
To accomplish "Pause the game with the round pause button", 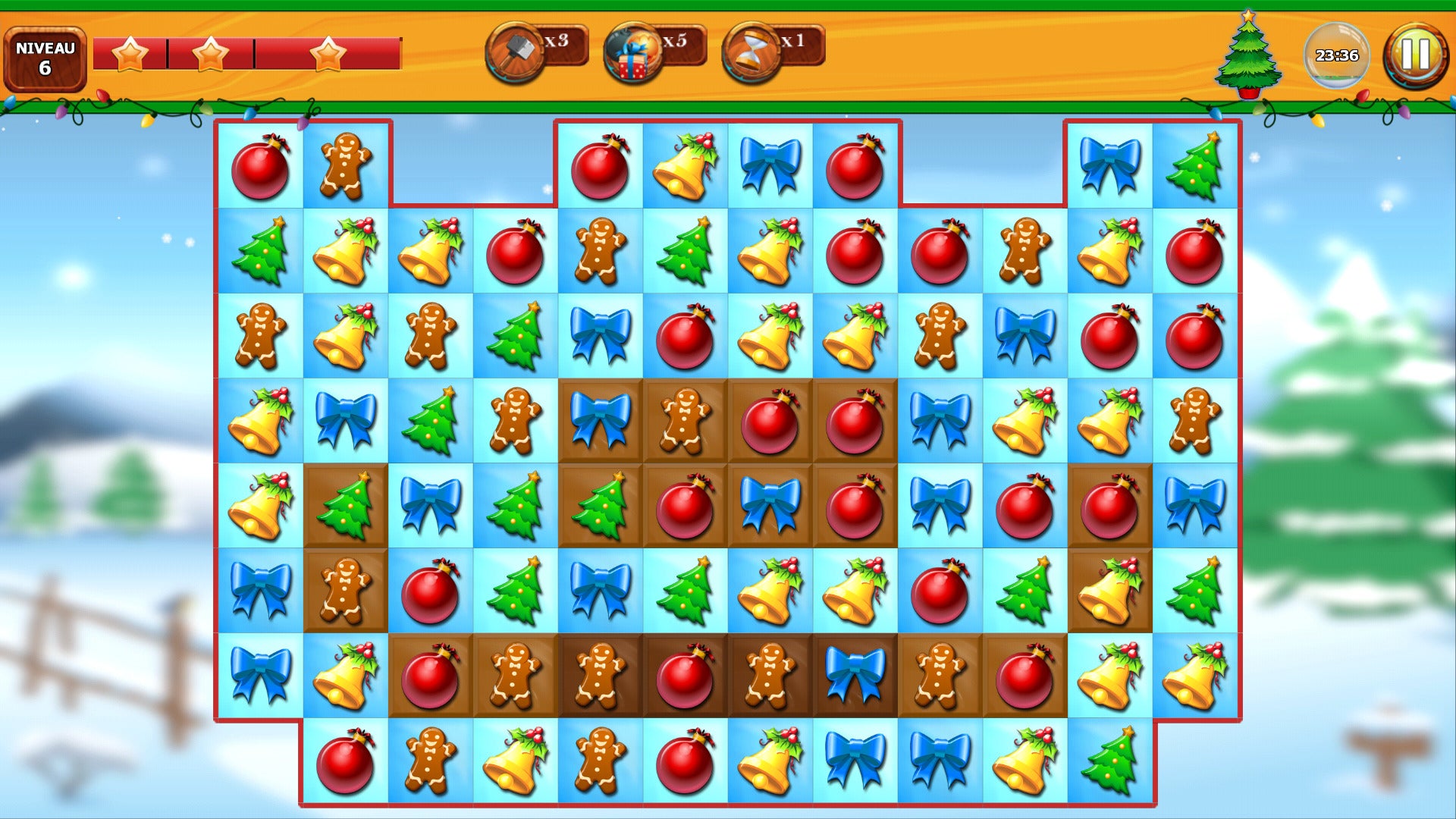I will pyautogui.click(x=1415, y=55).
